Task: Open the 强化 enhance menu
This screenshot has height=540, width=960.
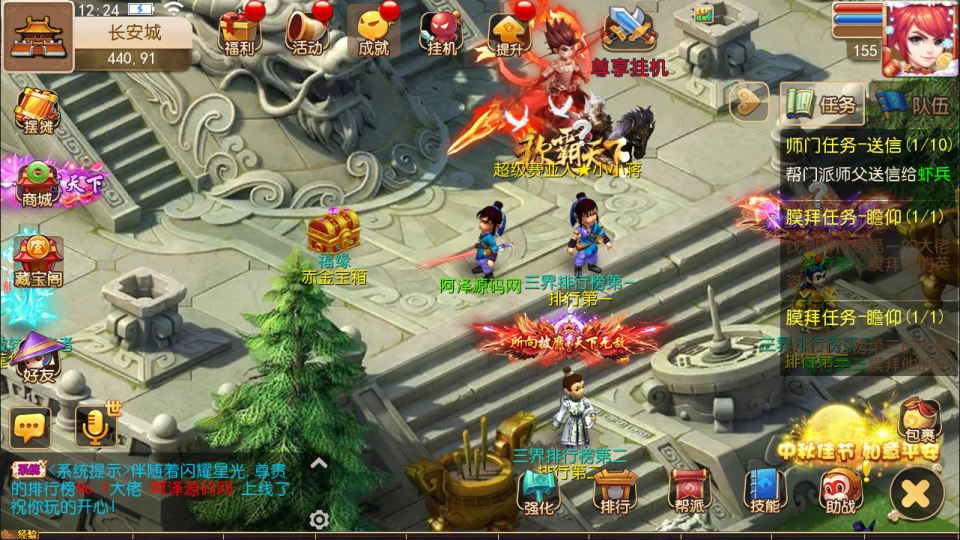Action: point(539,490)
